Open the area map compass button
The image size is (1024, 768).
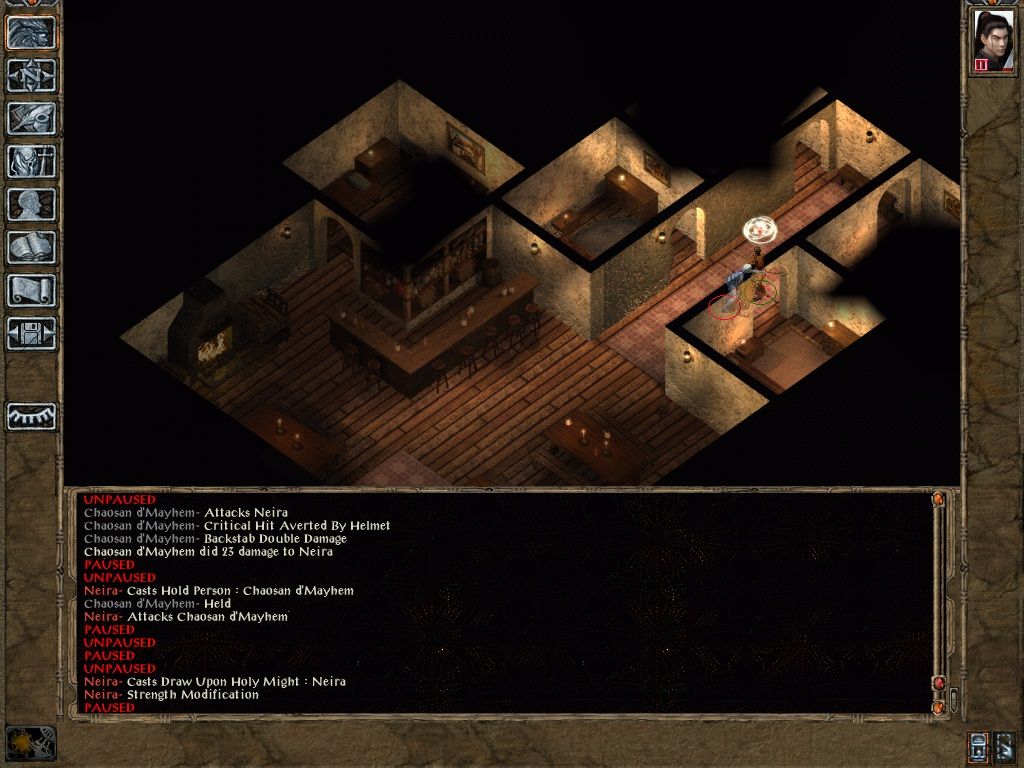(32, 76)
